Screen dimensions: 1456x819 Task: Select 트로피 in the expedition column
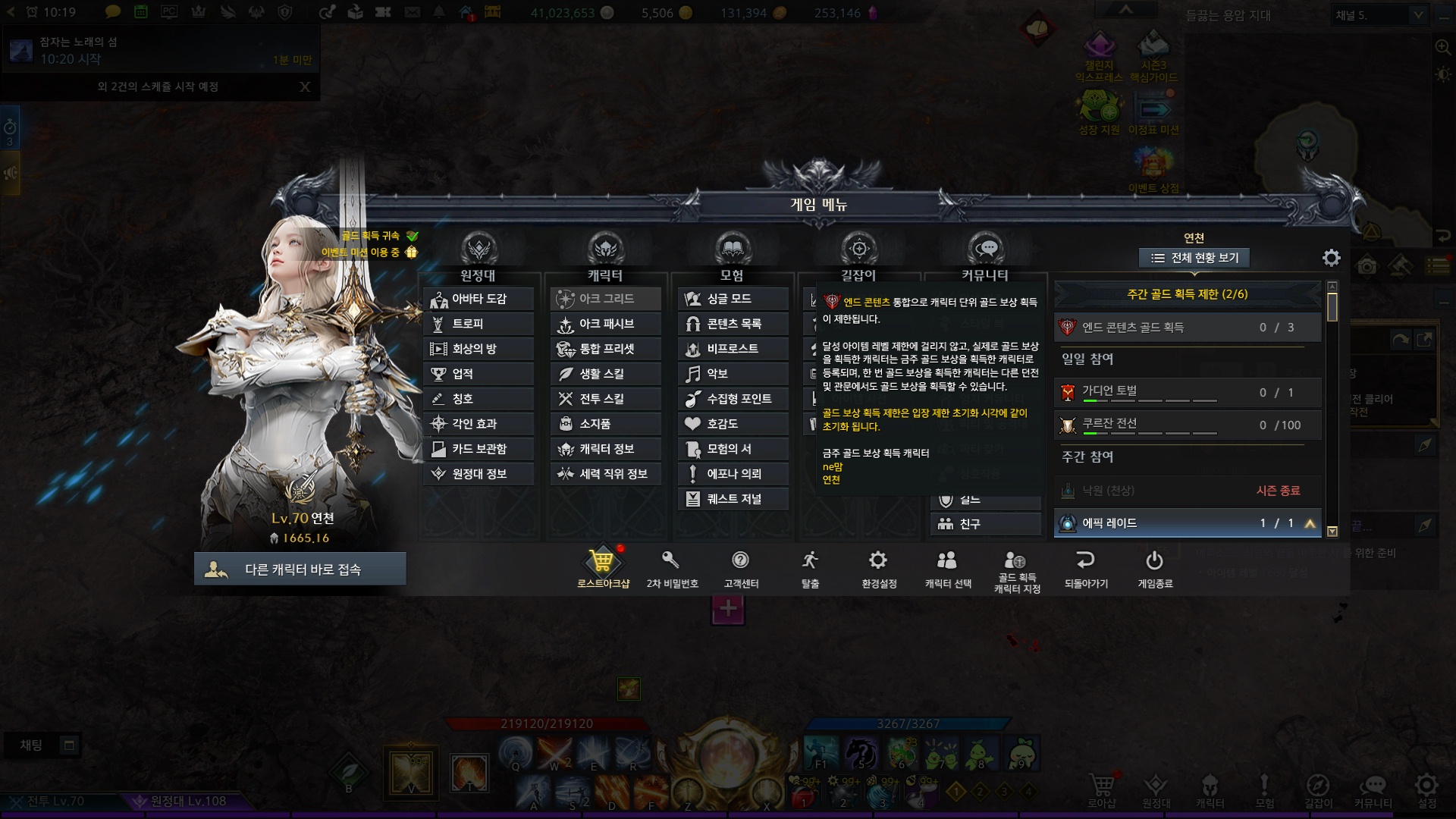click(479, 324)
